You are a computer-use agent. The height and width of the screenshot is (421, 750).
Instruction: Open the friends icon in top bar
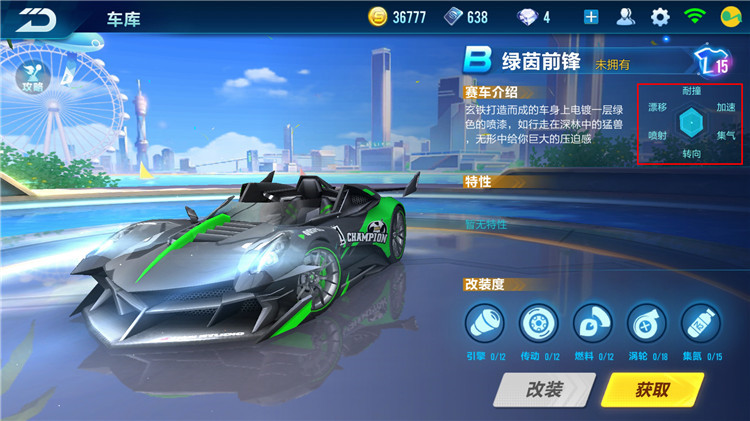(x=626, y=17)
